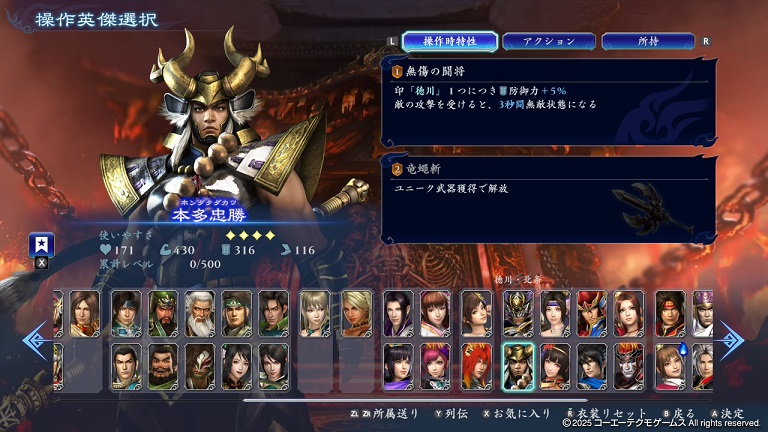Image resolution: width=768 pixels, height=432 pixels.
Task: Choose the masked warrior portrait
Action: pyautogui.click(x=200, y=365)
